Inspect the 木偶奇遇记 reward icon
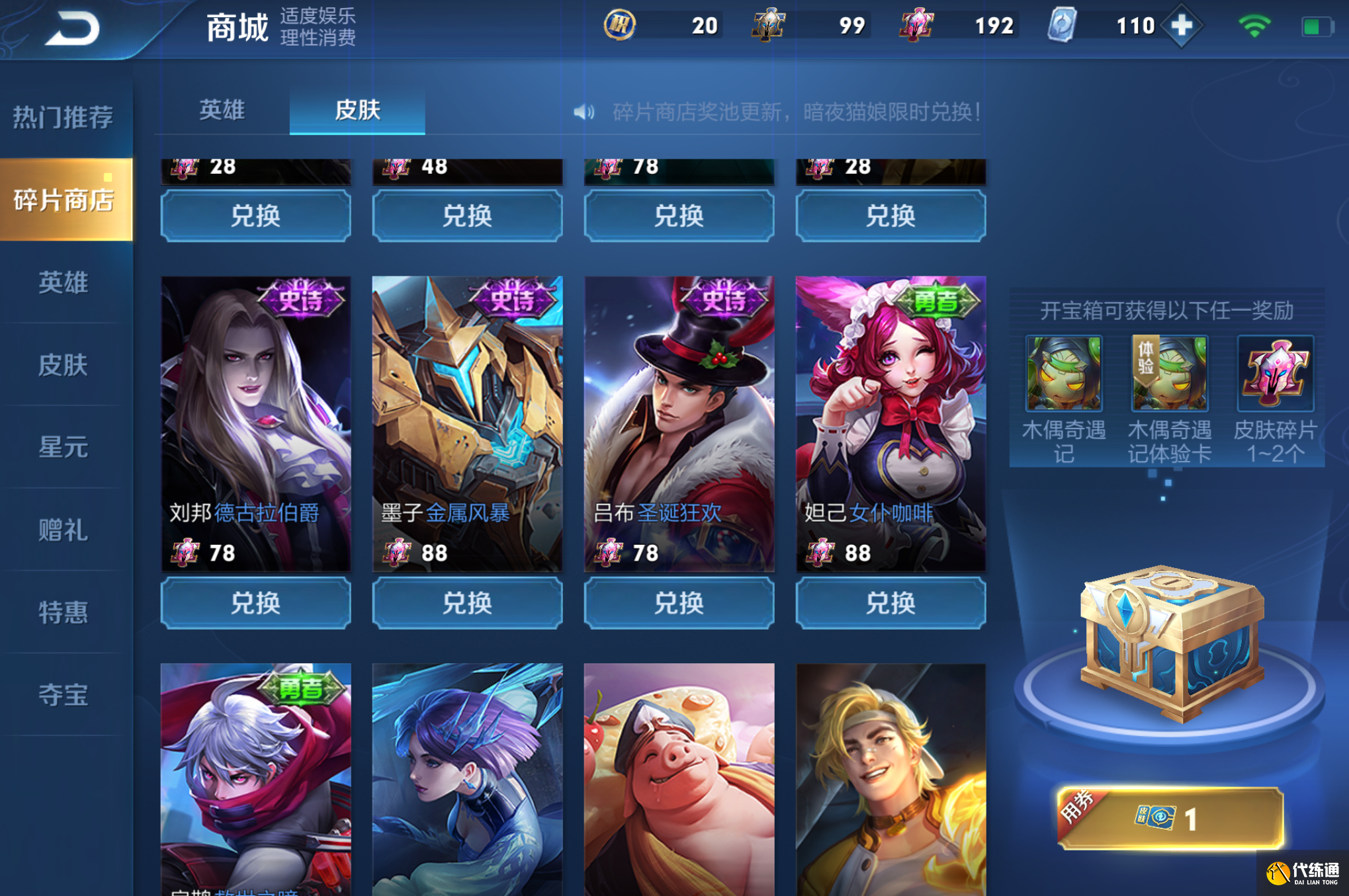Screen dimensions: 1349x896 click(1064, 374)
